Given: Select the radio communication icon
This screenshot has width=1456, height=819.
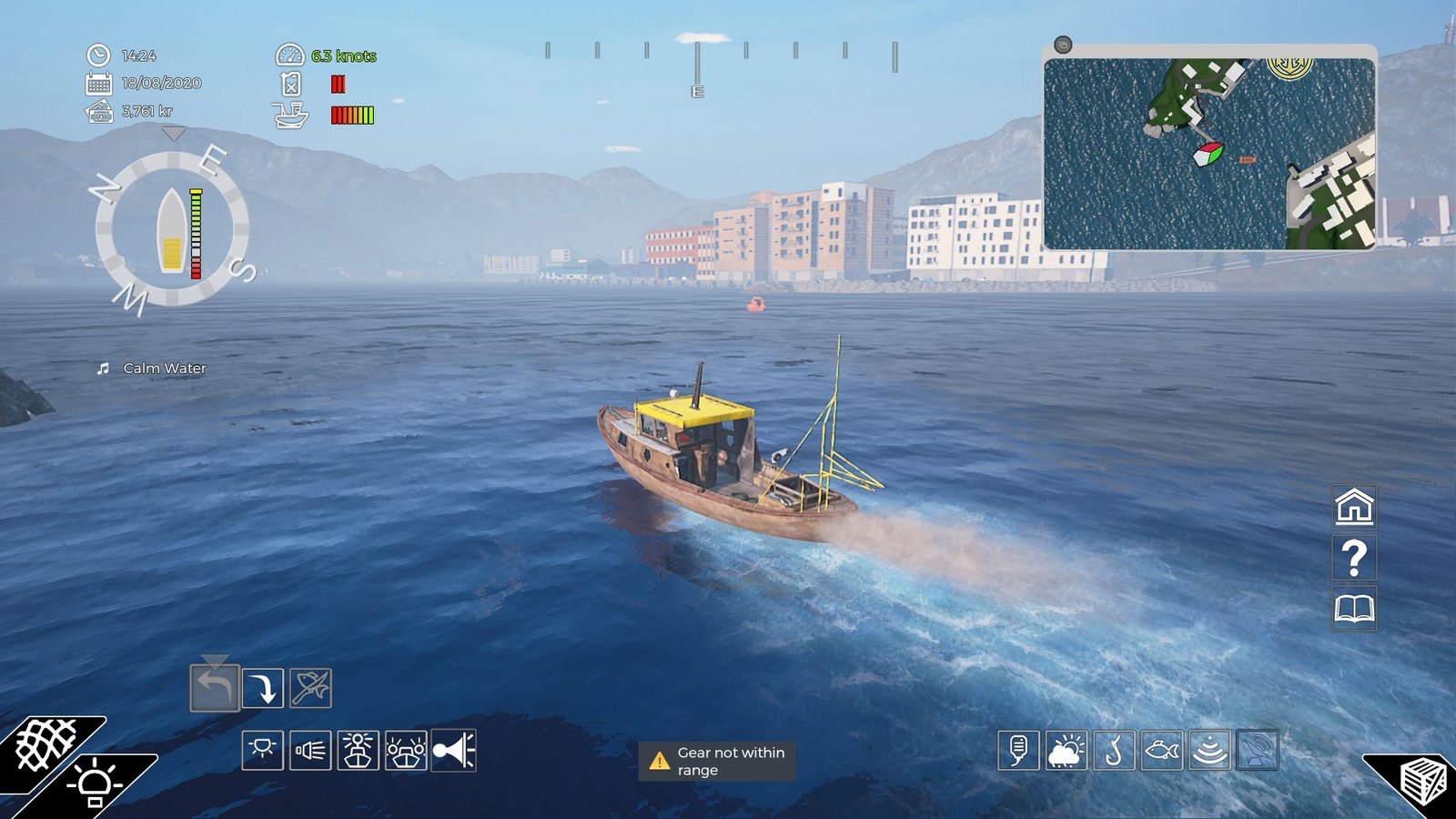Looking at the screenshot, I should [1019, 753].
